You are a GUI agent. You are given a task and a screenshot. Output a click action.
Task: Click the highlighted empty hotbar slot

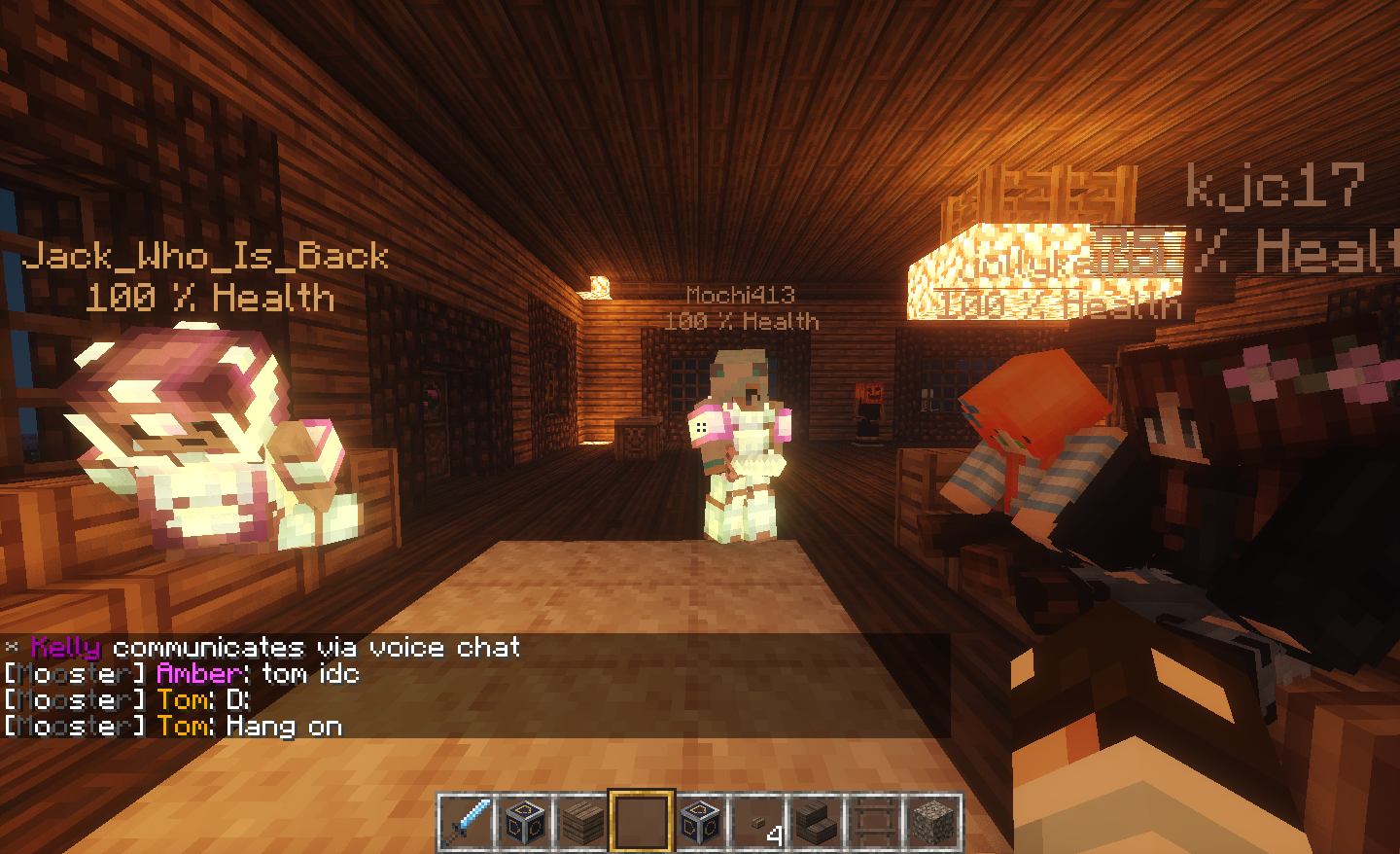[x=642, y=822]
